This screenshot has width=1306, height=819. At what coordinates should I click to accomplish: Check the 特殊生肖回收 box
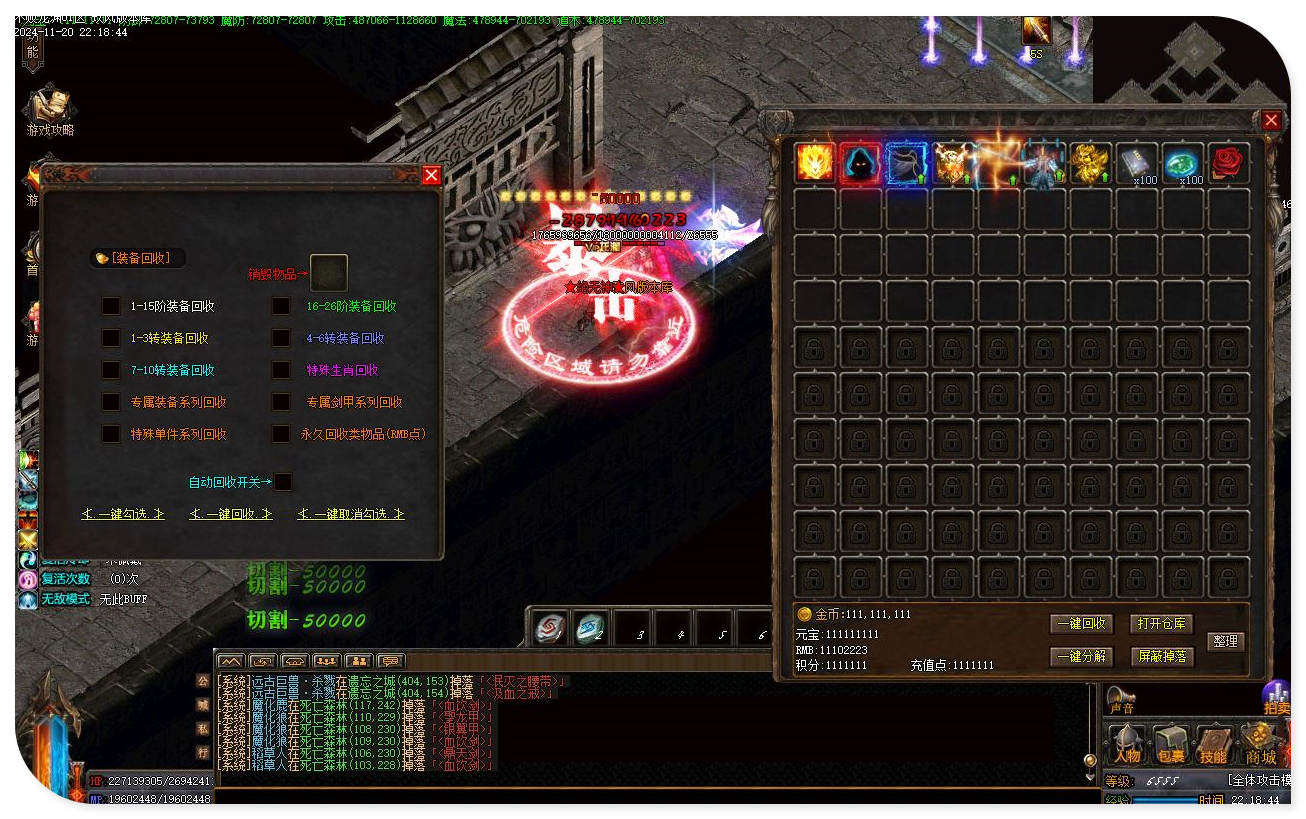coord(282,370)
